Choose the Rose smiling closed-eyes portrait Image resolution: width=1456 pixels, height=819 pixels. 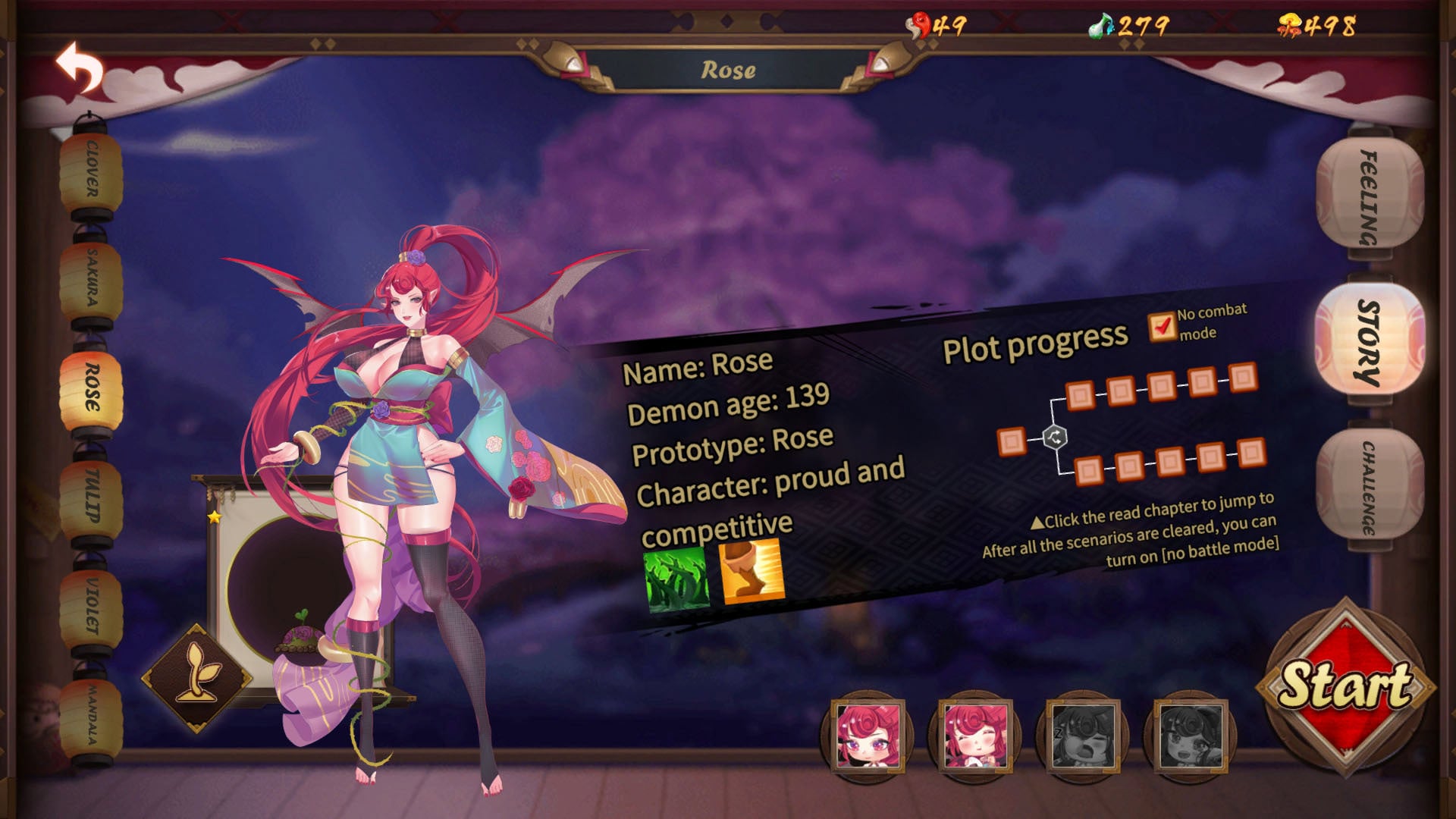975,736
